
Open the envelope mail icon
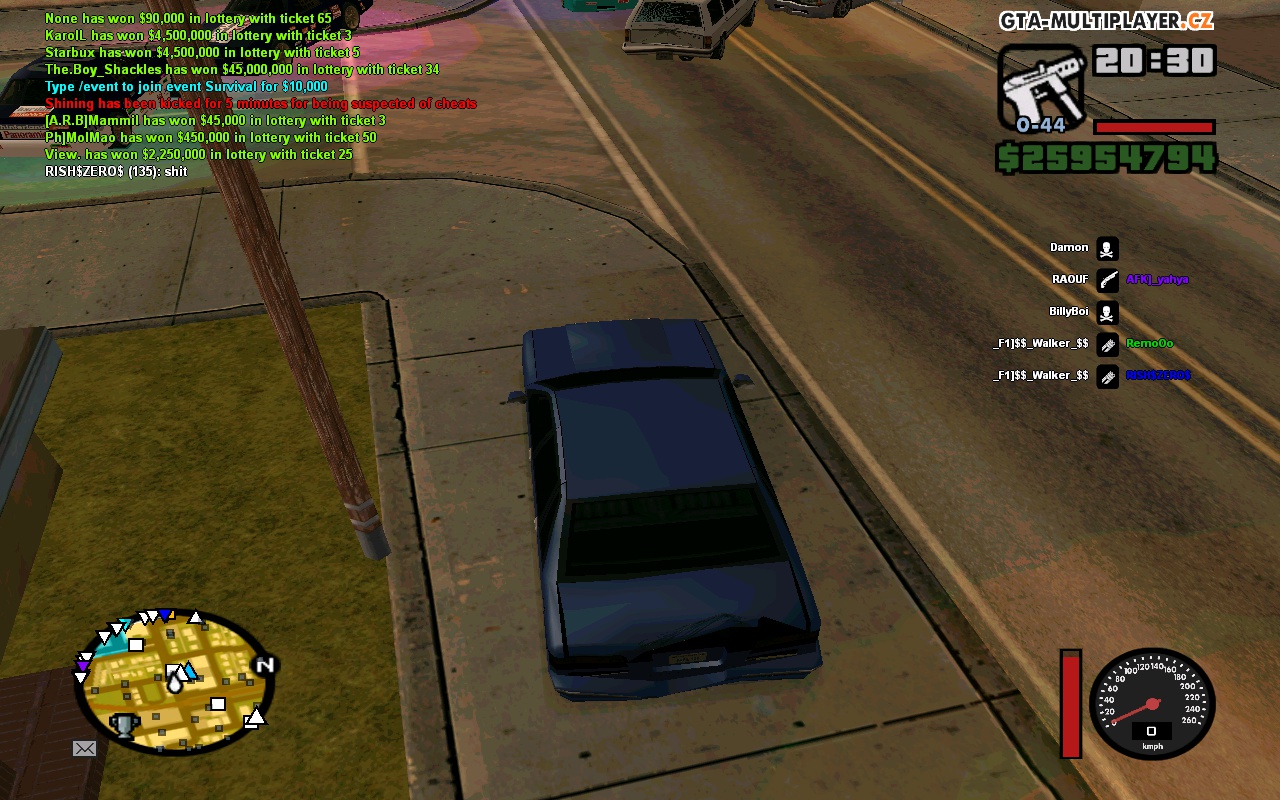84,748
